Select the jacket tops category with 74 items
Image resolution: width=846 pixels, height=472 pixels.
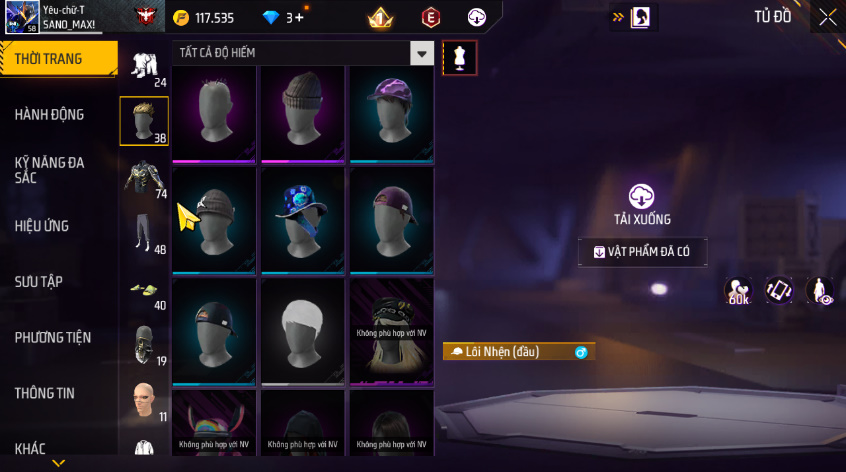[143, 178]
